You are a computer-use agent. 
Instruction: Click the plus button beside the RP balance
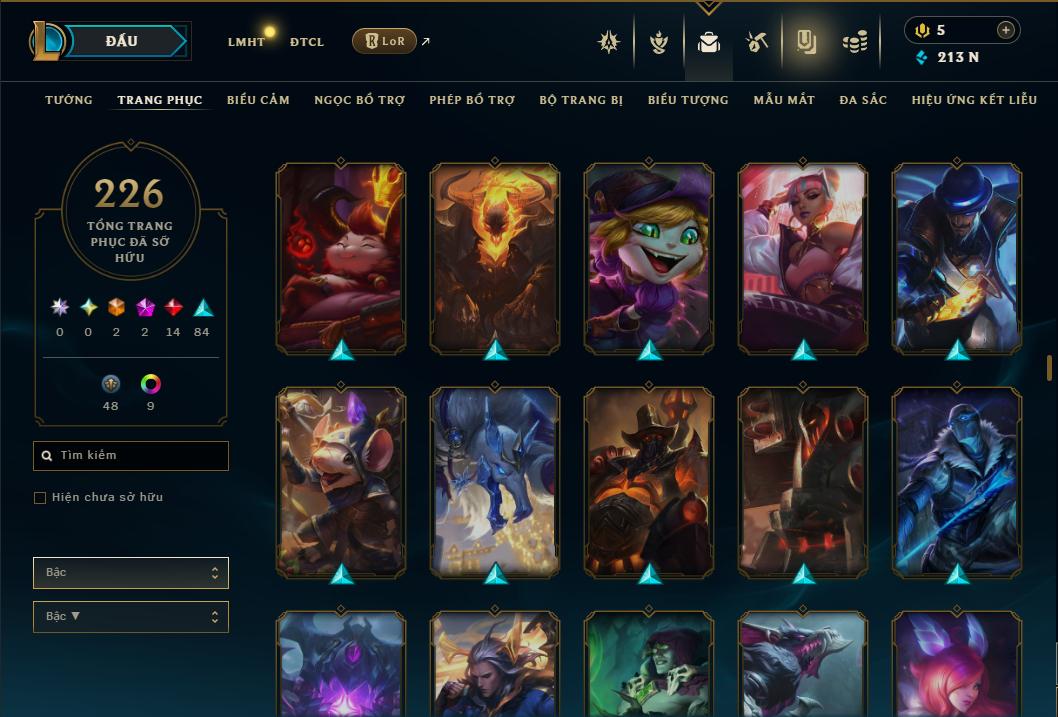[x=1005, y=30]
